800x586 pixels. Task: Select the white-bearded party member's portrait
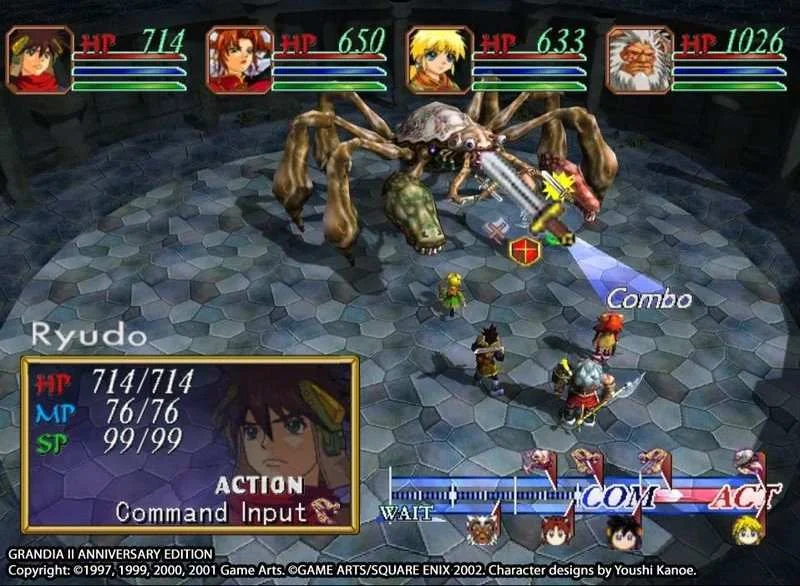tap(639, 60)
